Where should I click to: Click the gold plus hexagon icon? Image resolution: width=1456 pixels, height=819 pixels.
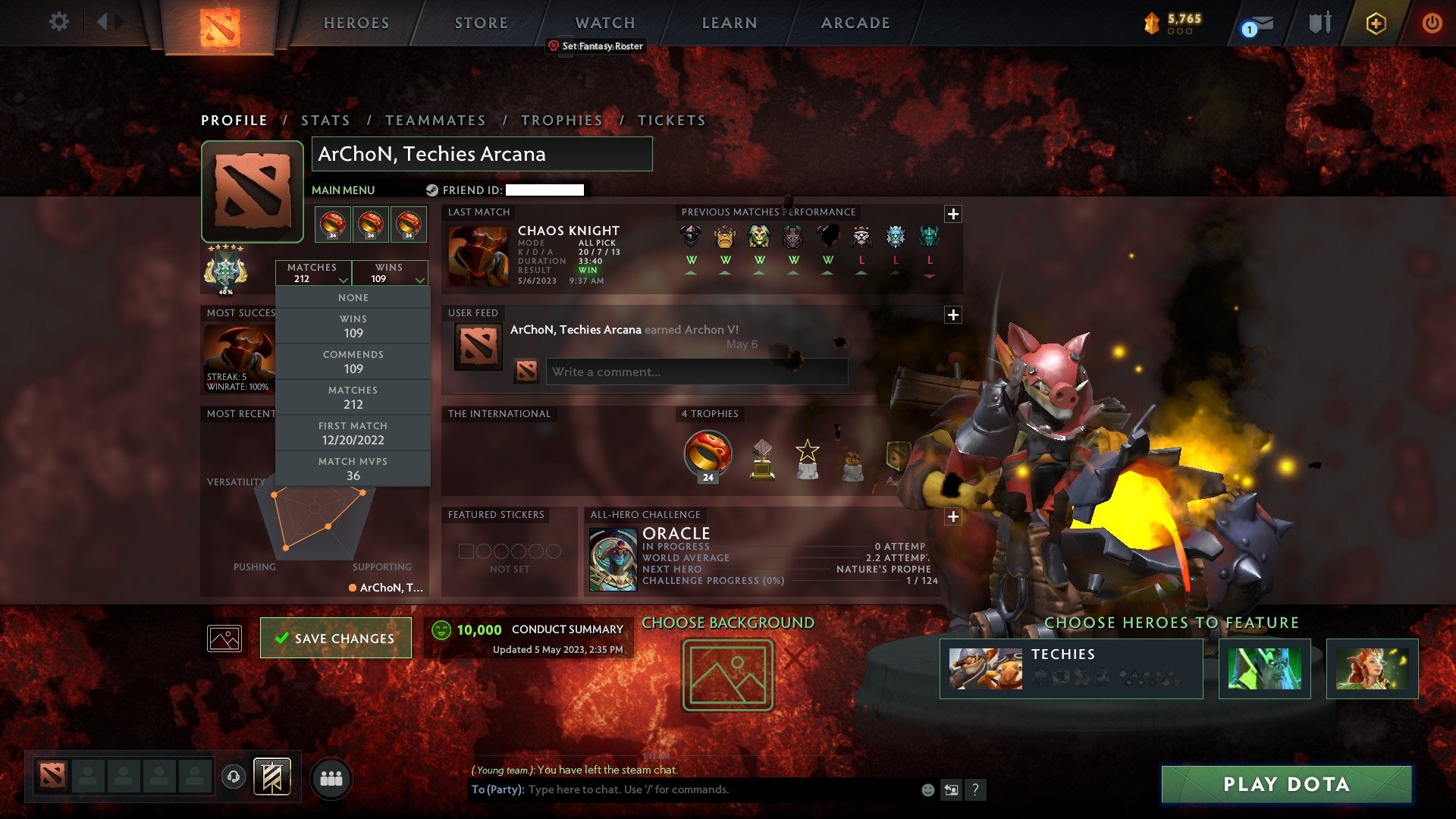pyautogui.click(x=1376, y=23)
